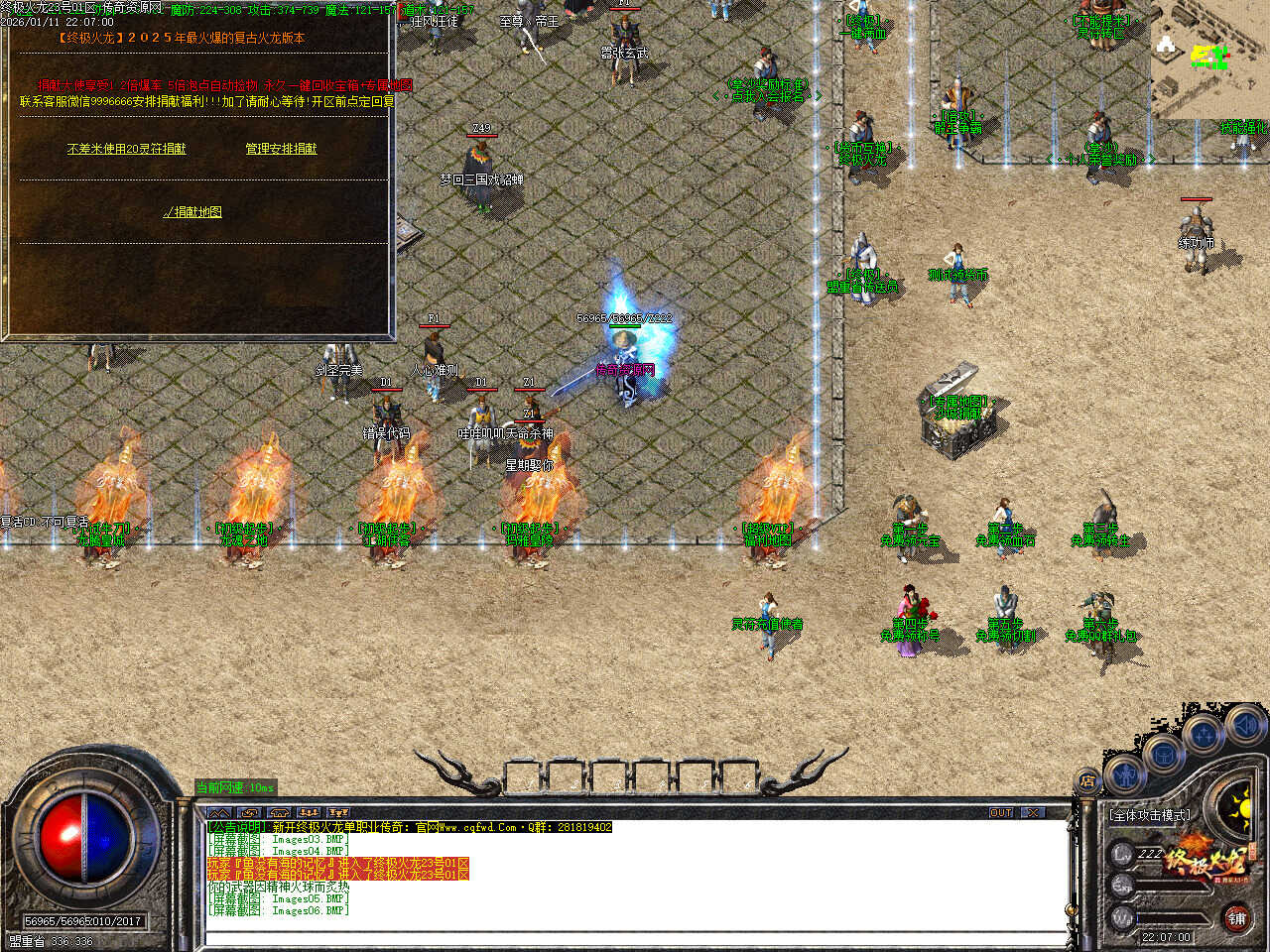Switch the 全体攻击模式 attack mode
The width and height of the screenshot is (1270, 952).
coord(1149,815)
